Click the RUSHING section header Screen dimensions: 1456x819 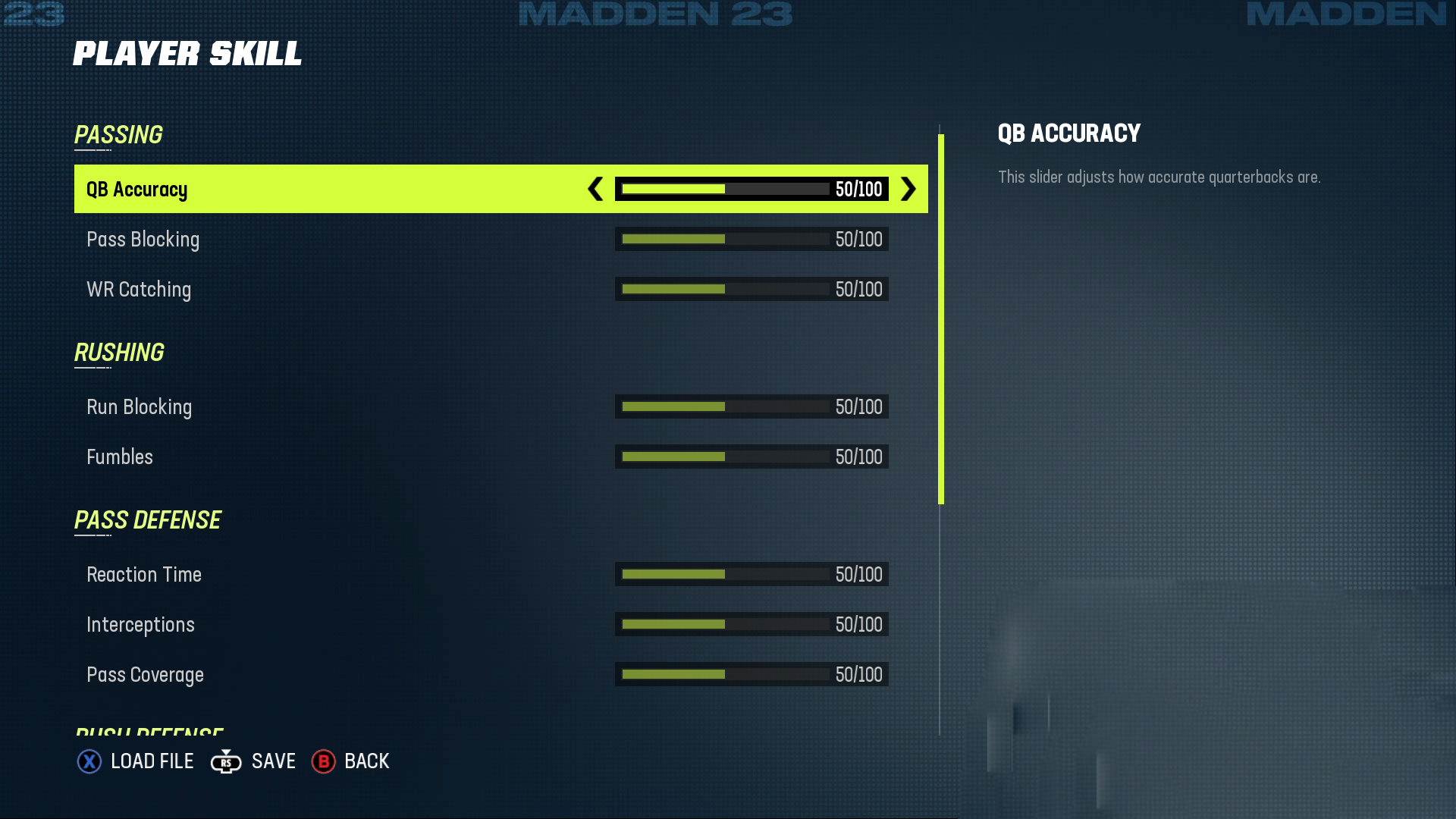coord(119,352)
